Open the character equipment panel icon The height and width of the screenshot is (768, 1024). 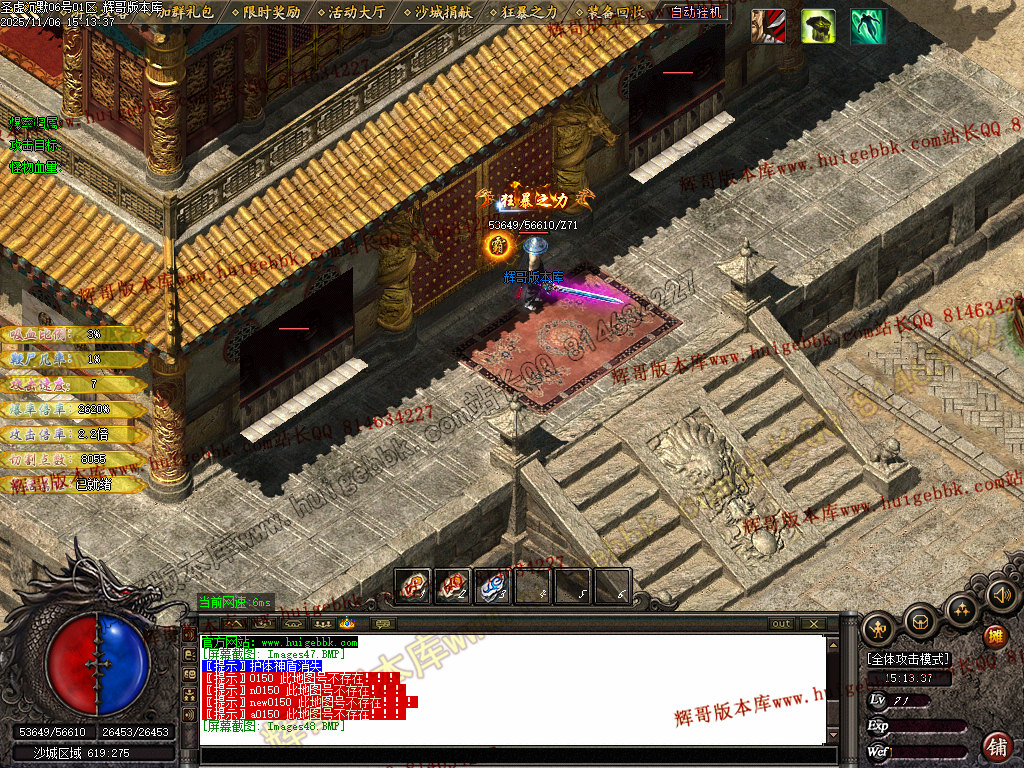coord(880,629)
